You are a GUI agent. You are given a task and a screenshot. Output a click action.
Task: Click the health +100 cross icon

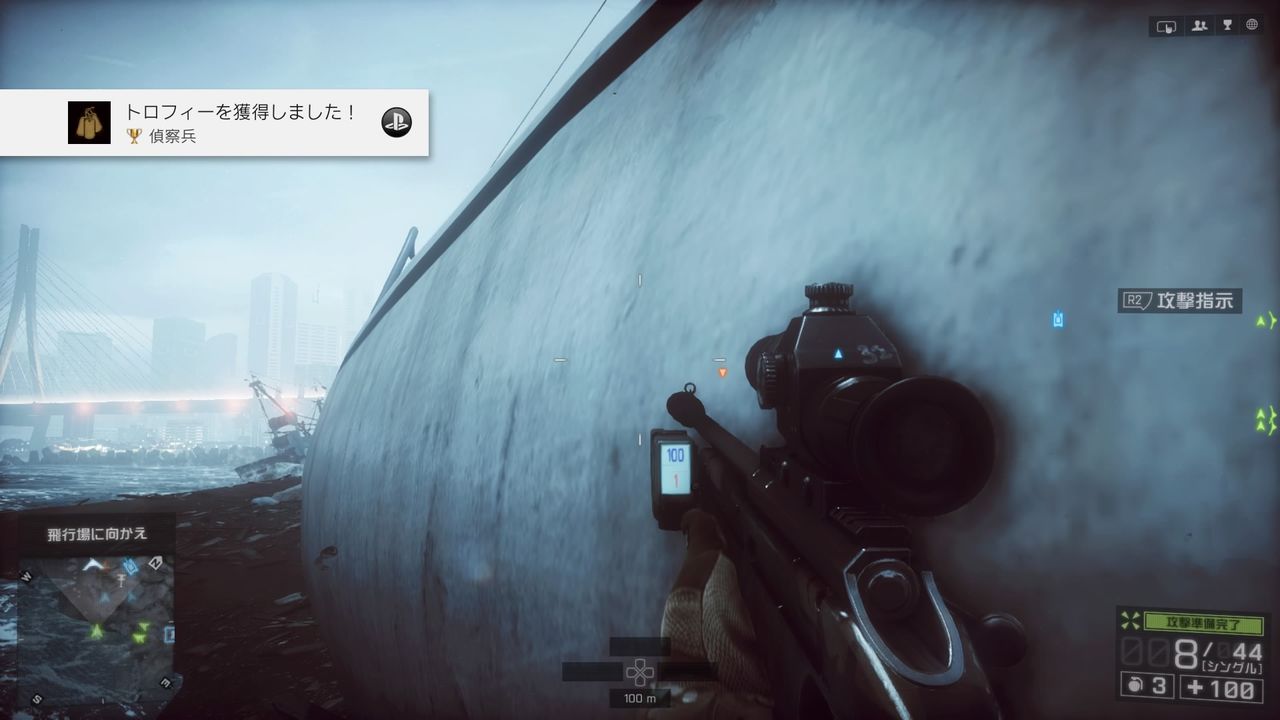tap(1194, 686)
